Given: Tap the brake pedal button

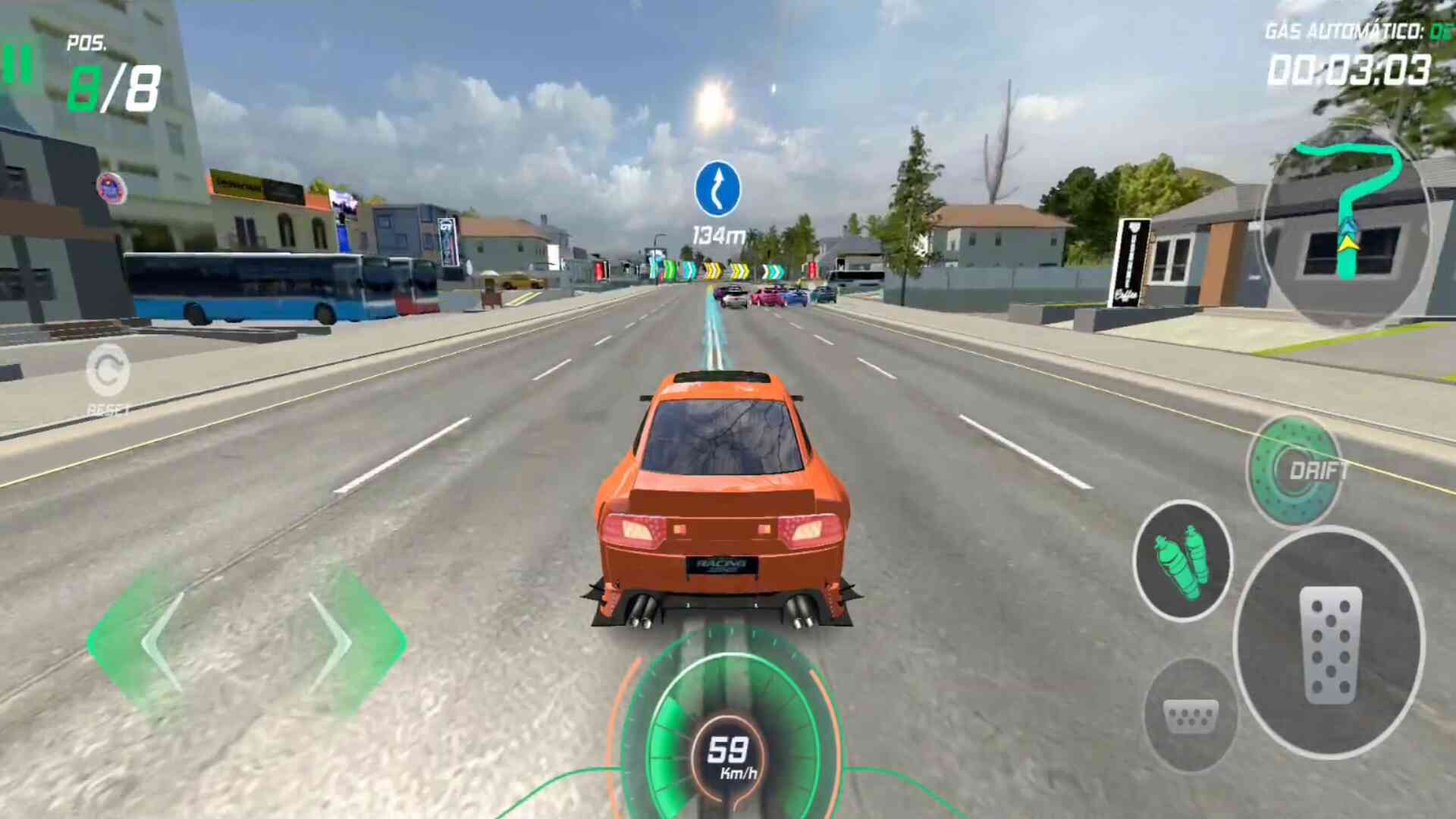Looking at the screenshot, I should (x=1189, y=714).
